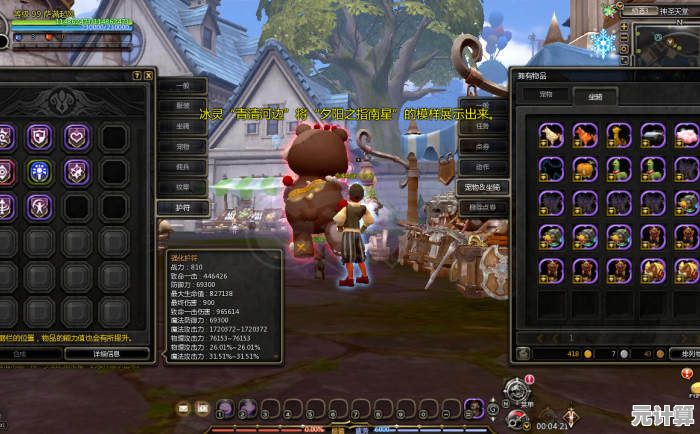The width and height of the screenshot is (700, 434).
Task: Select the blue glowing talisman icon
Action: click(40, 171)
